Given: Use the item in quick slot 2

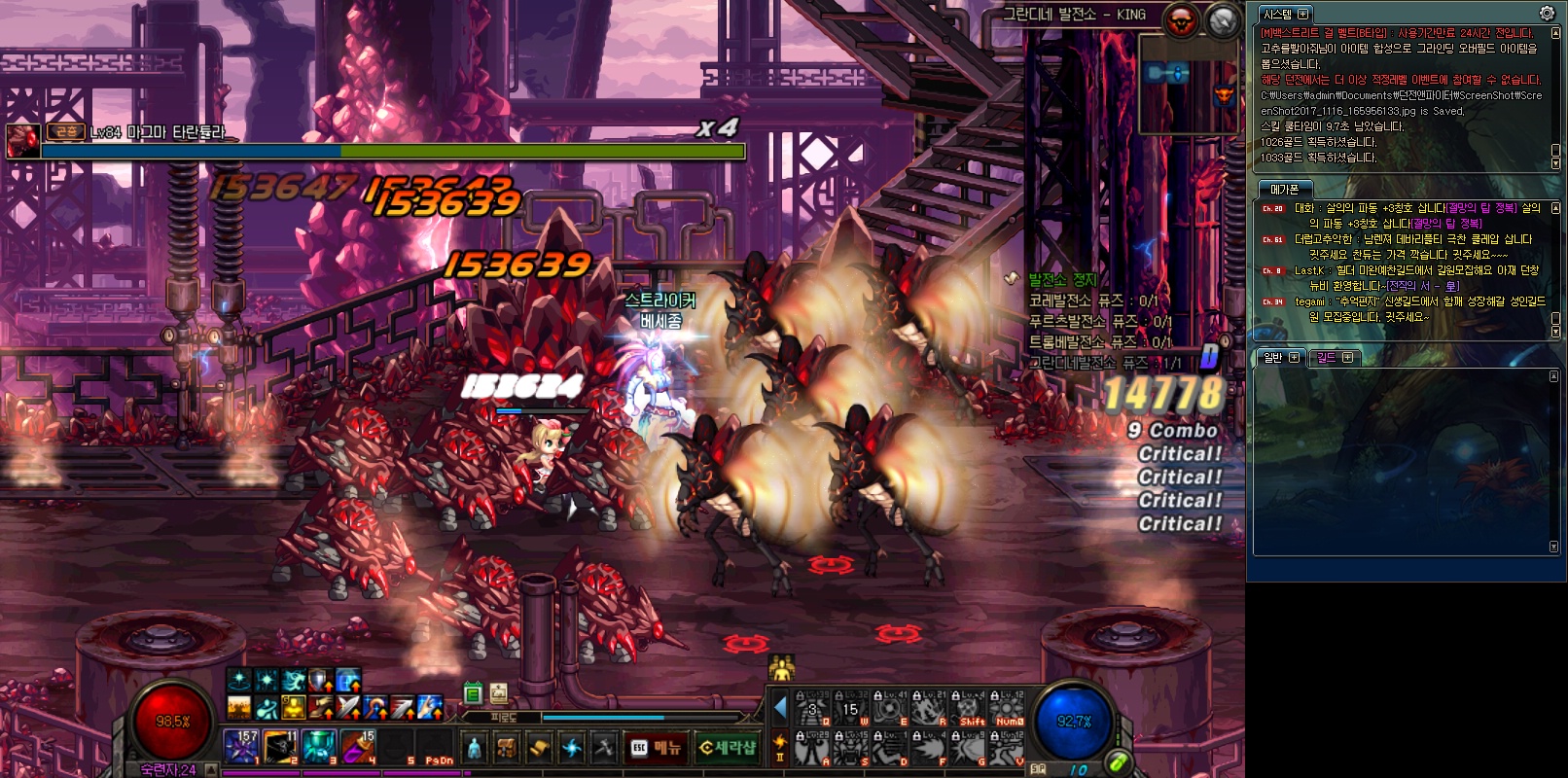Looking at the screenshot, I should tap(280, 746).
